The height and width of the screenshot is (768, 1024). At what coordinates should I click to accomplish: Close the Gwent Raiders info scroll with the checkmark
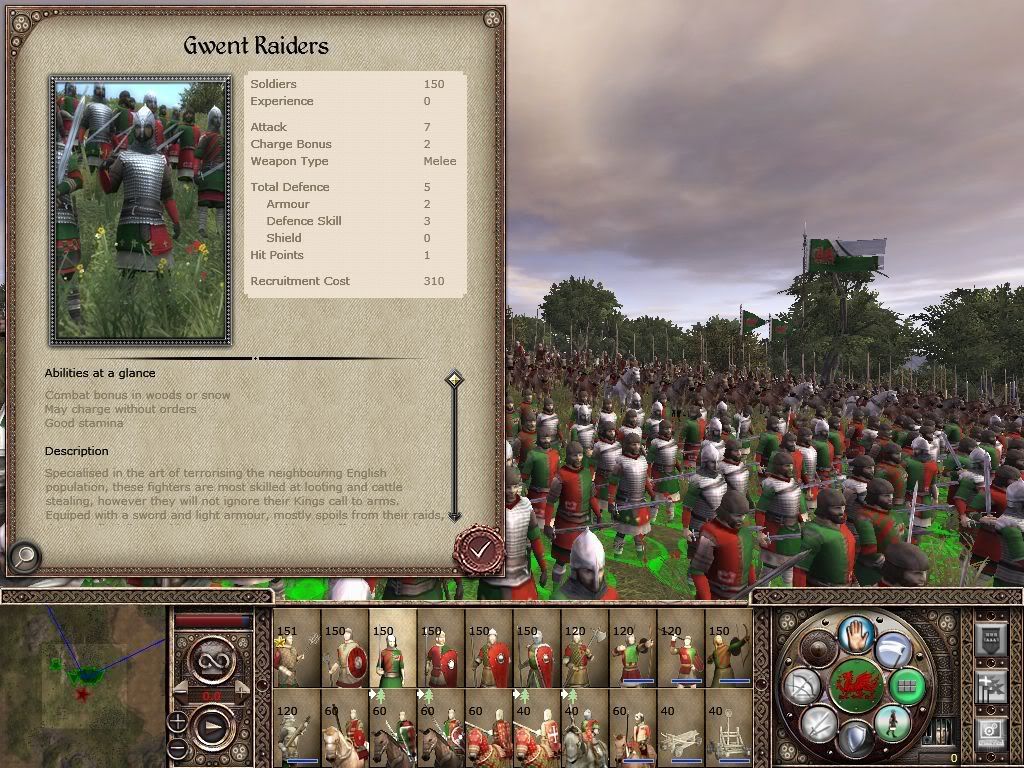coord(480,548)
